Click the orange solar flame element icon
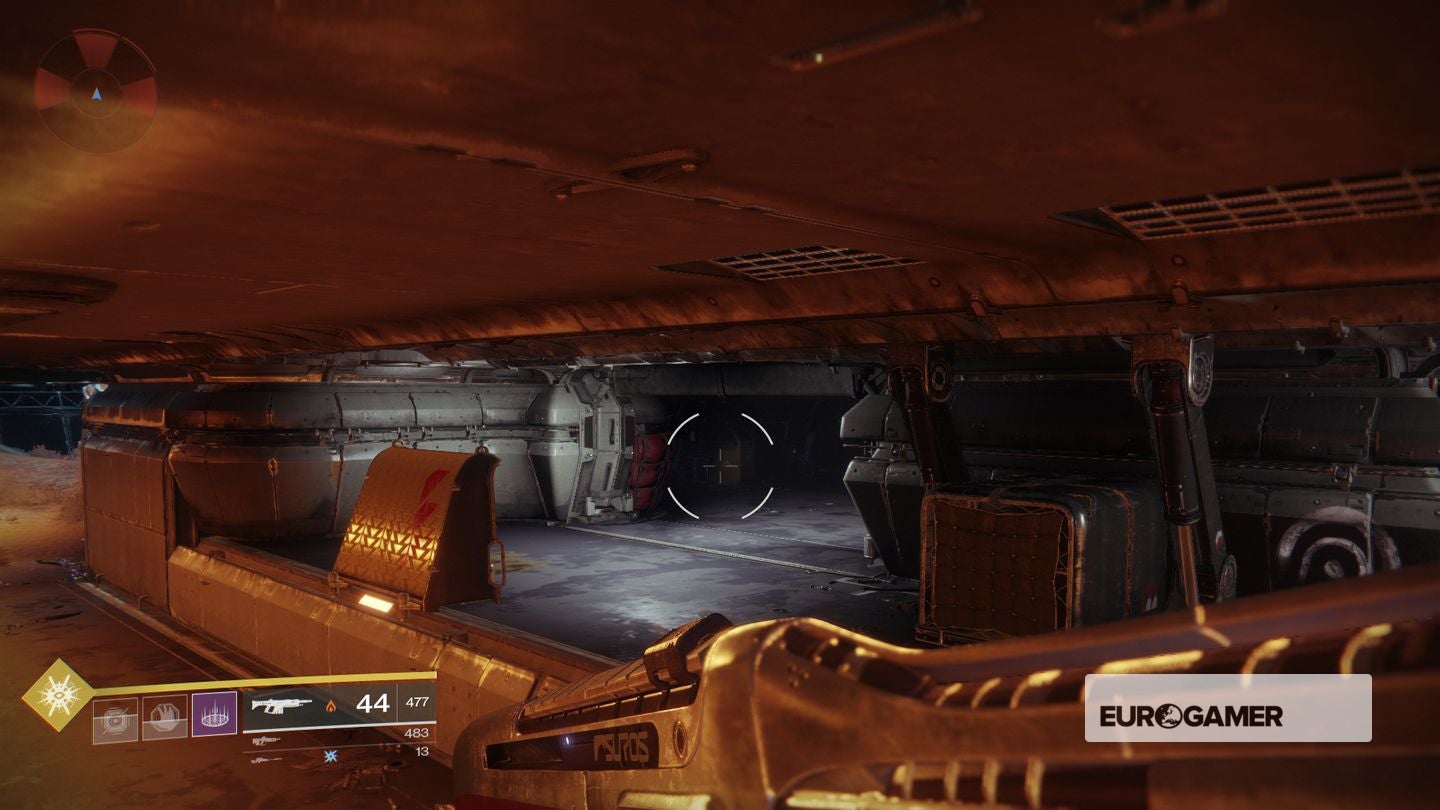 click(x=332, y=703)
